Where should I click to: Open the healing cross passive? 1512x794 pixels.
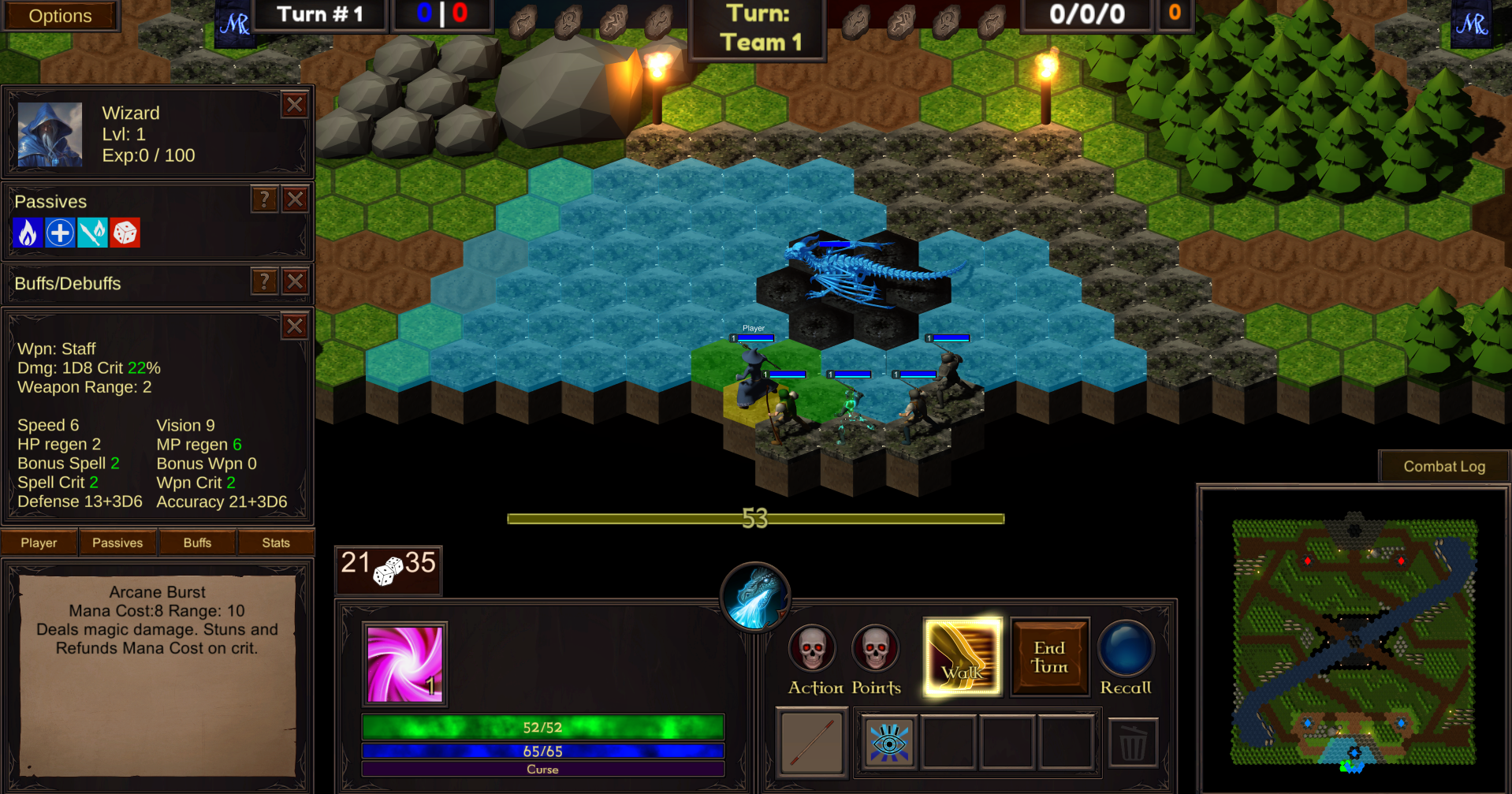(x=59, y=232)
